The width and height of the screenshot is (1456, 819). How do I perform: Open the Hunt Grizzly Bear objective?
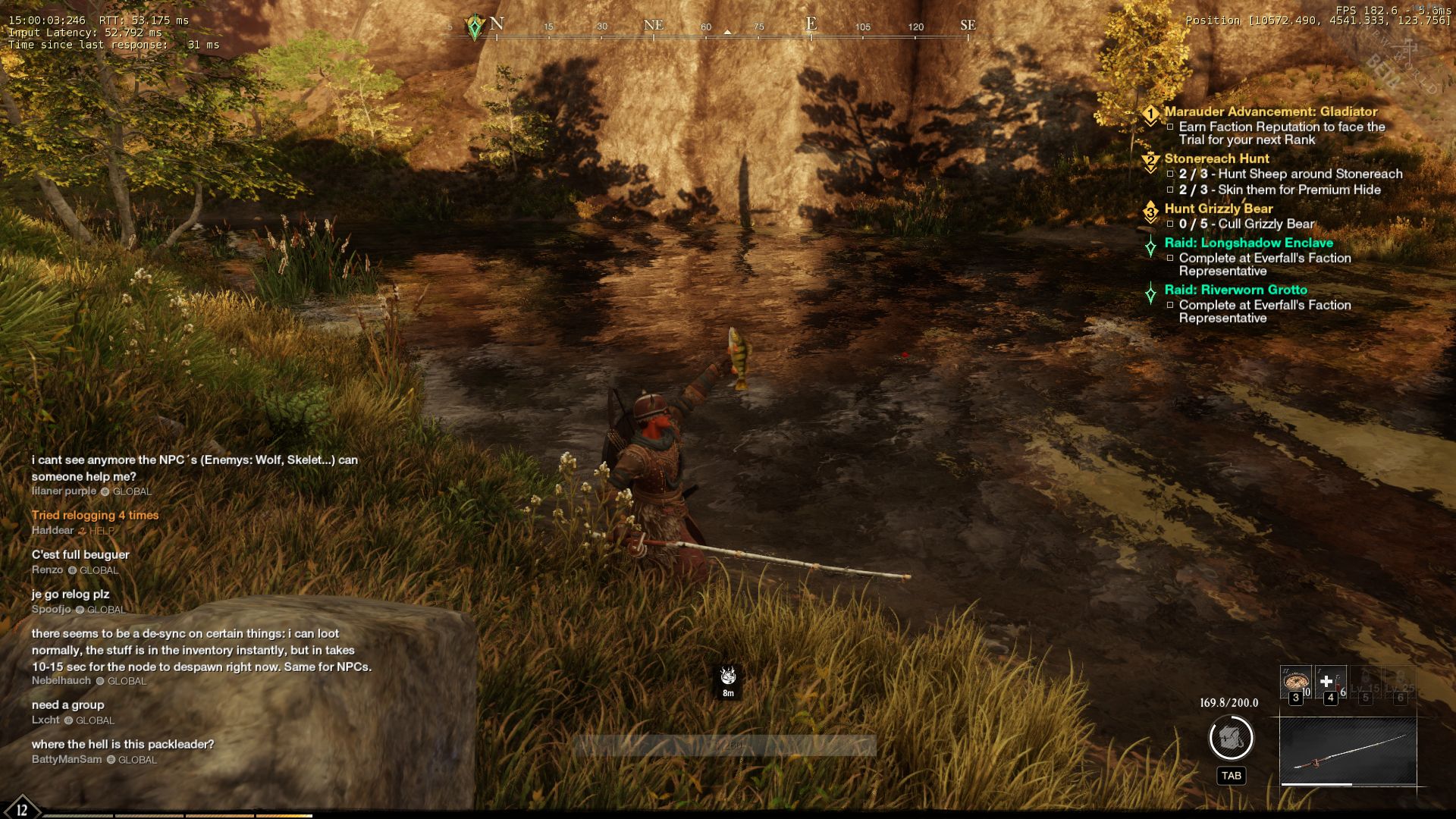coord(1219,209)
